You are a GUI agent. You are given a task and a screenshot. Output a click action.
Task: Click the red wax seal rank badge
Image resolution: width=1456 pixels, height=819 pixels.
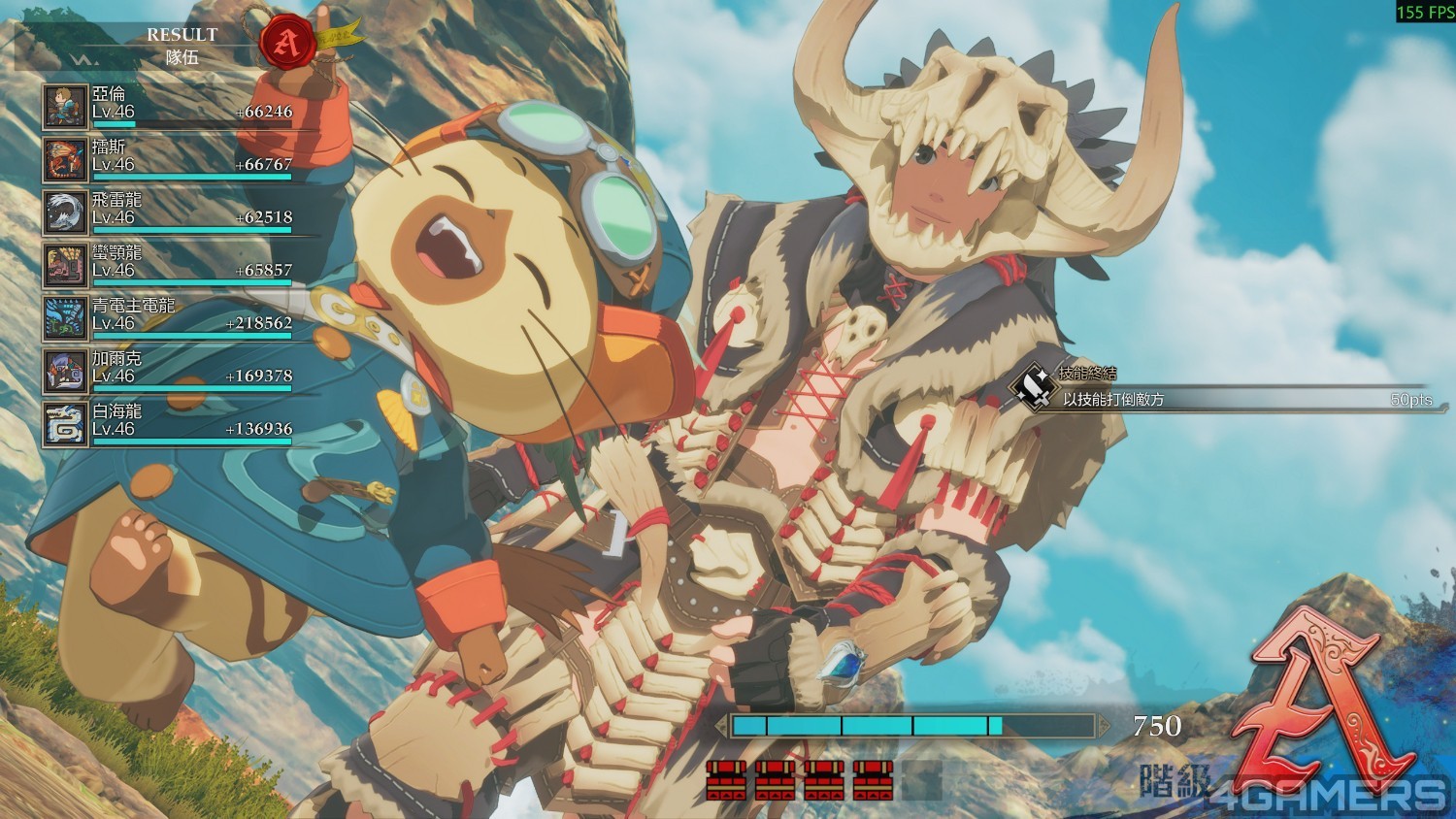click(x=286, y=41)
